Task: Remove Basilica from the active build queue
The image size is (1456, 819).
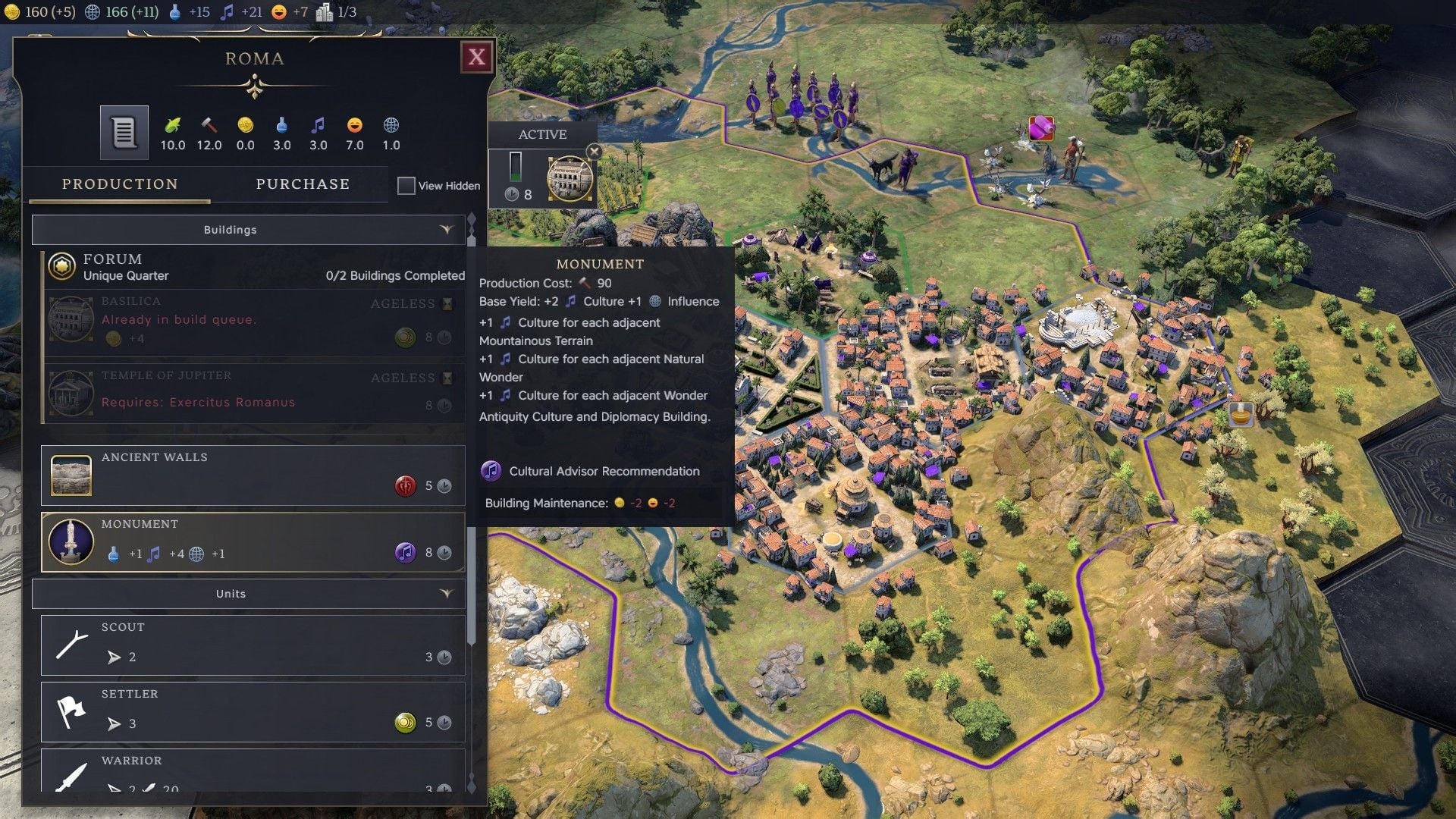Action: coord(594,152)
